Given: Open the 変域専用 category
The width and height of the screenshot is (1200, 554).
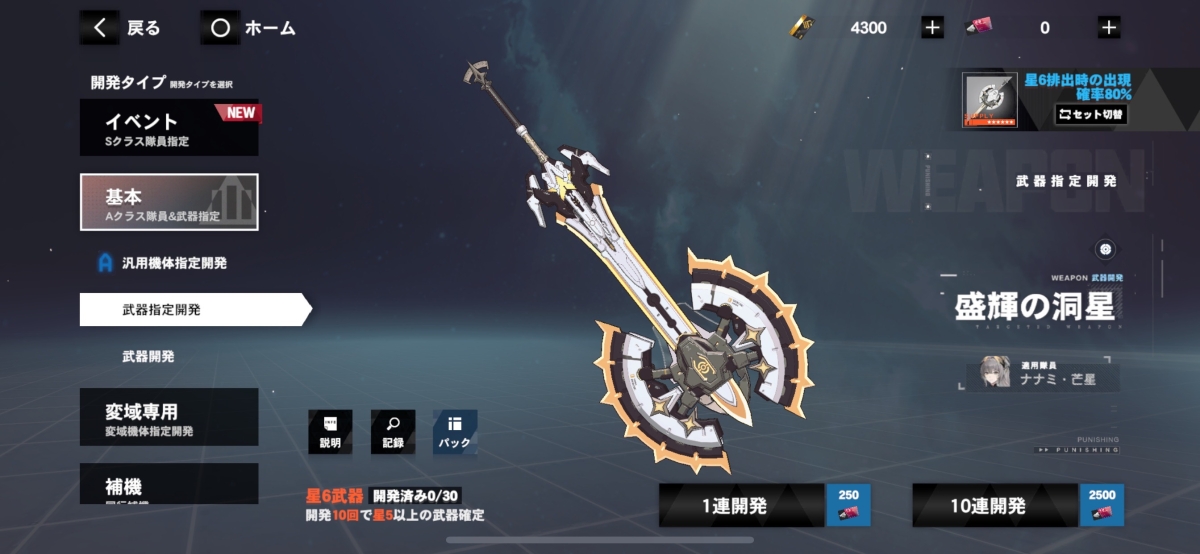Looking at the screenshot, I should pyautogui.click(x=169, y=417).
